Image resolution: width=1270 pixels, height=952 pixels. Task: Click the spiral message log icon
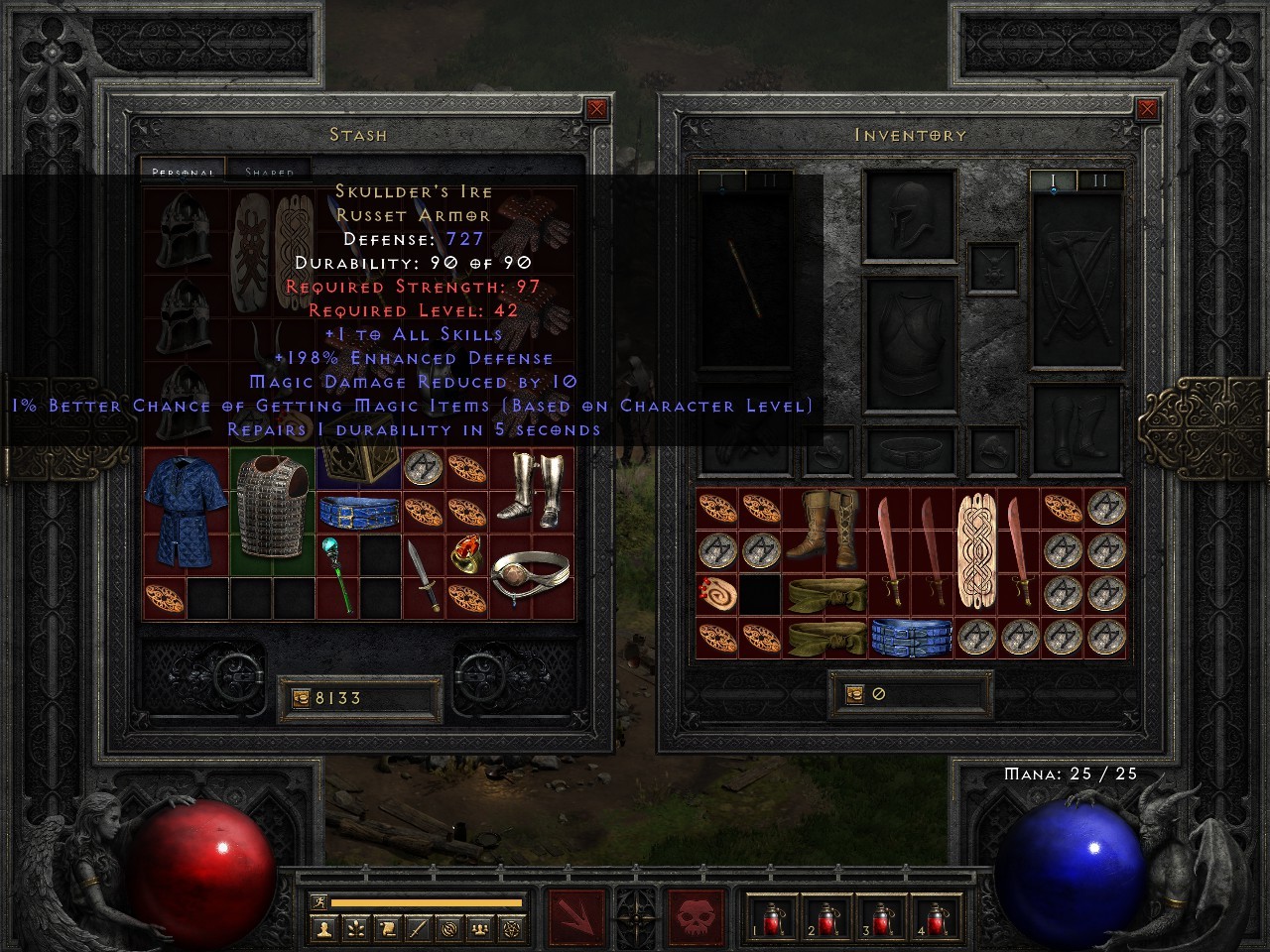click(448, 928)
